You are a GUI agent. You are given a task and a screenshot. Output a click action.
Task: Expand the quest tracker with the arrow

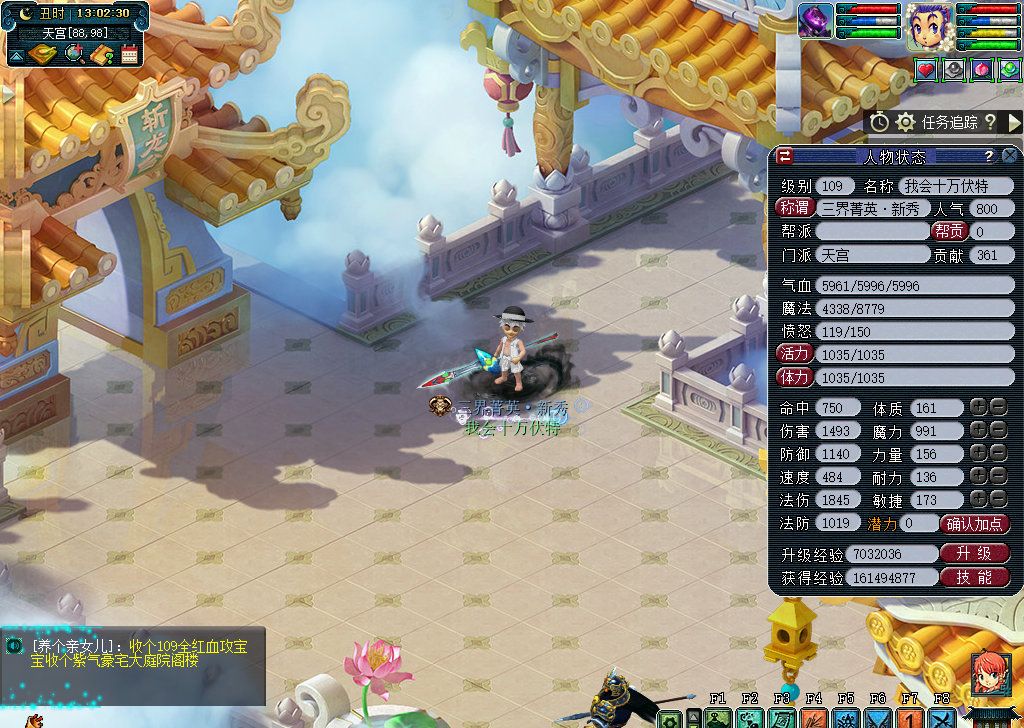[1014, 122]
